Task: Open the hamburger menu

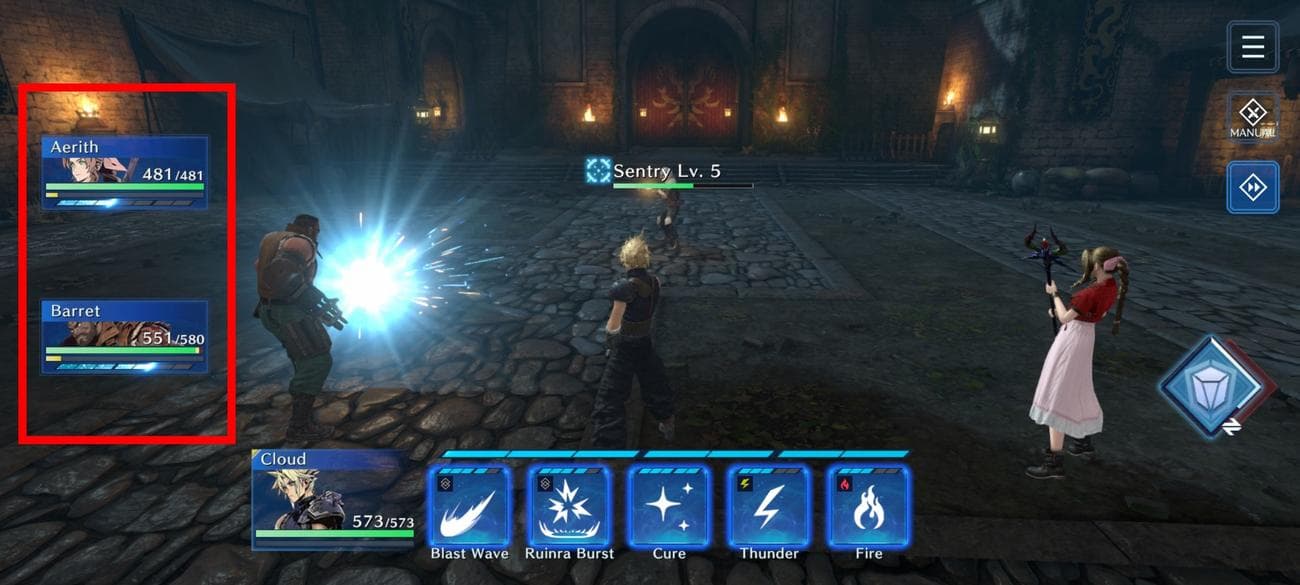Action: coord(1252,47)
